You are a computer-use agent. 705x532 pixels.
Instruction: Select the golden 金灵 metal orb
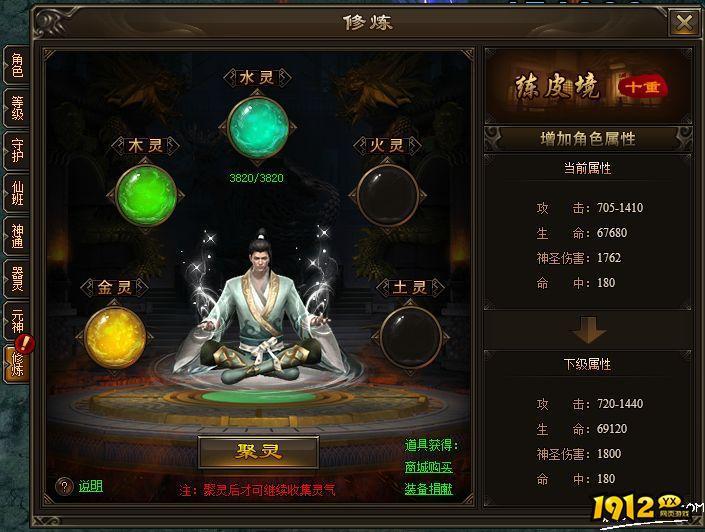[115, 337]
